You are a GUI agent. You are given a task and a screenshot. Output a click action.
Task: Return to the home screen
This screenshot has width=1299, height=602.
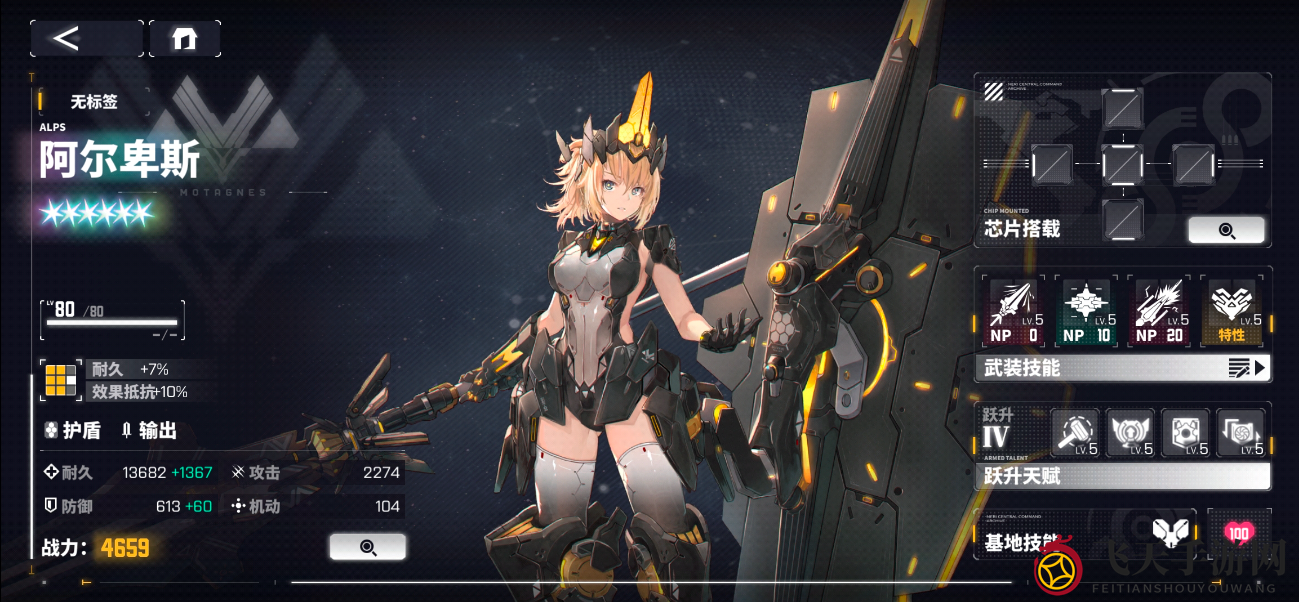click(185, 39)
